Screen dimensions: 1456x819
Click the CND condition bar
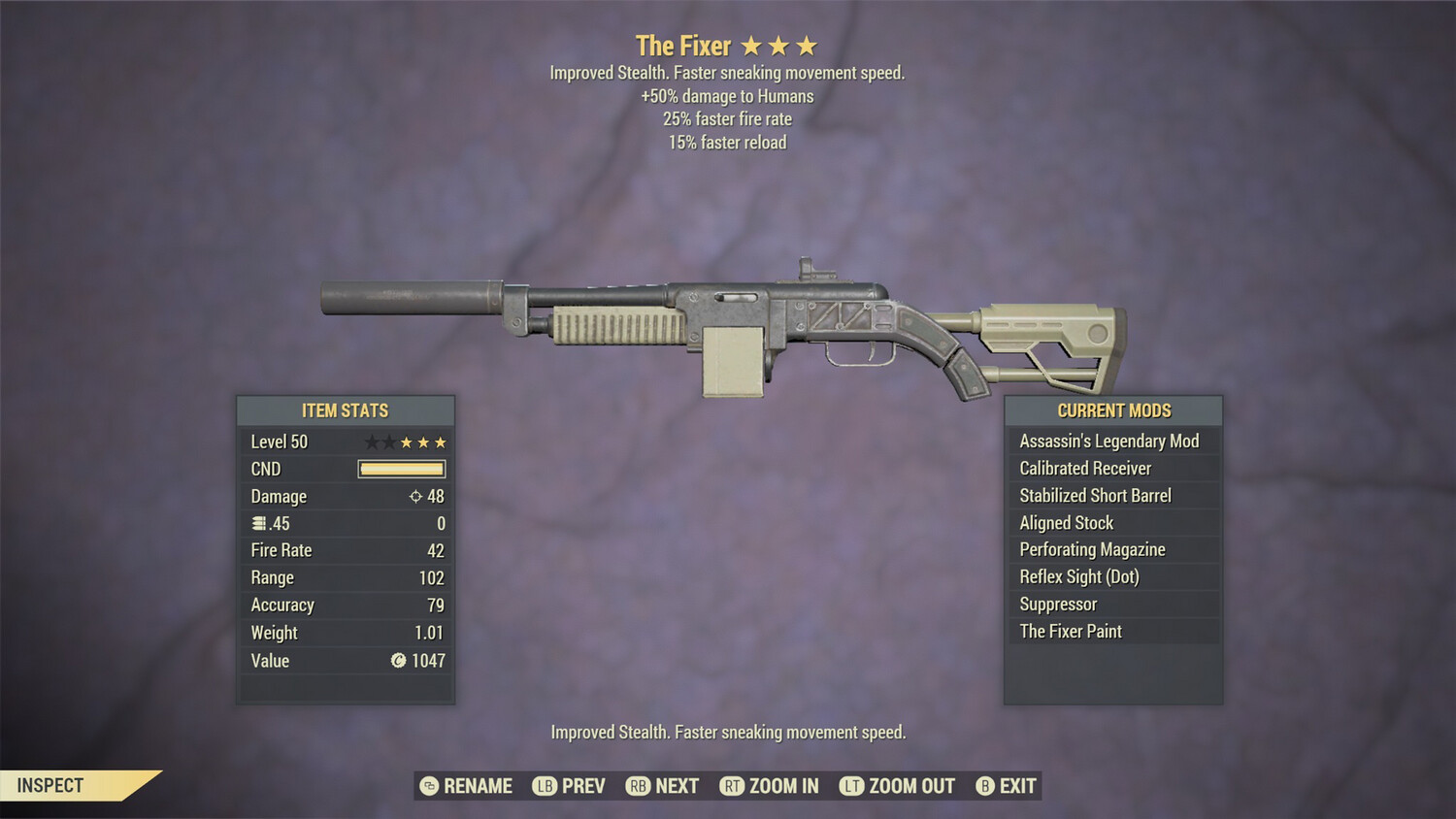coord(401,469)
